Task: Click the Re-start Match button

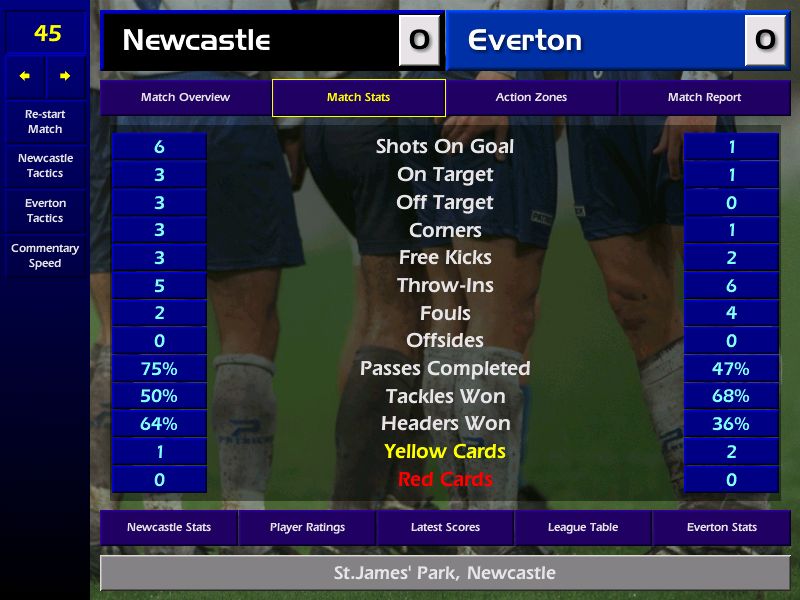Action: click(x=45, y=122)
